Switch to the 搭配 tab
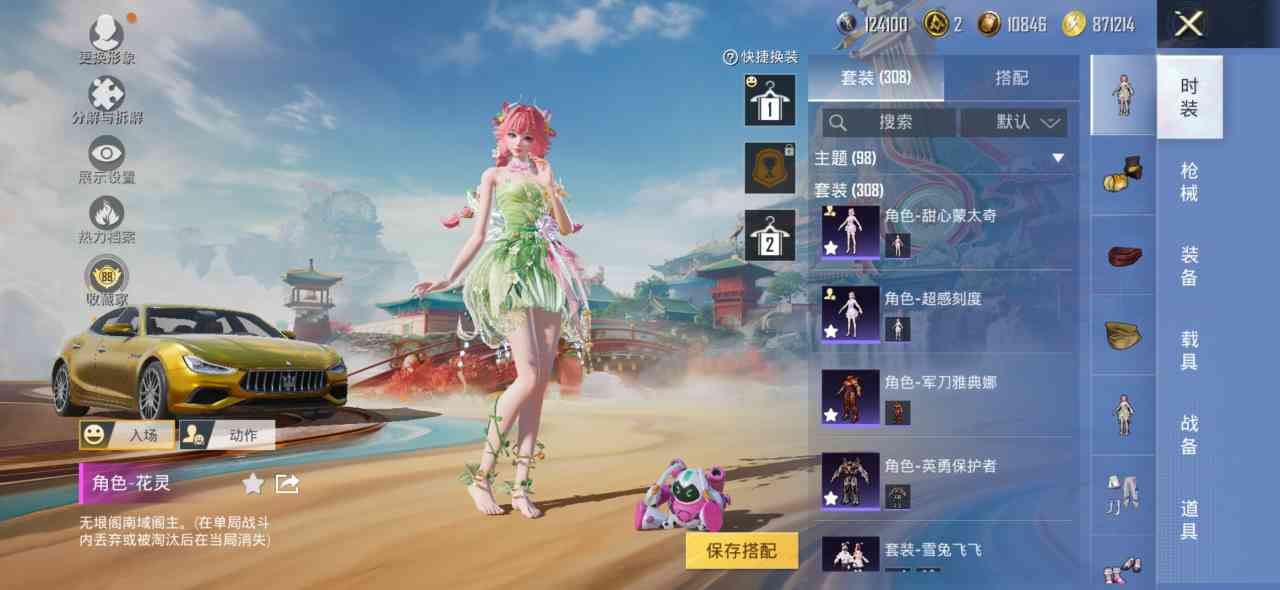Screen dimensions: 1280x590 [x=1011, y=78]
